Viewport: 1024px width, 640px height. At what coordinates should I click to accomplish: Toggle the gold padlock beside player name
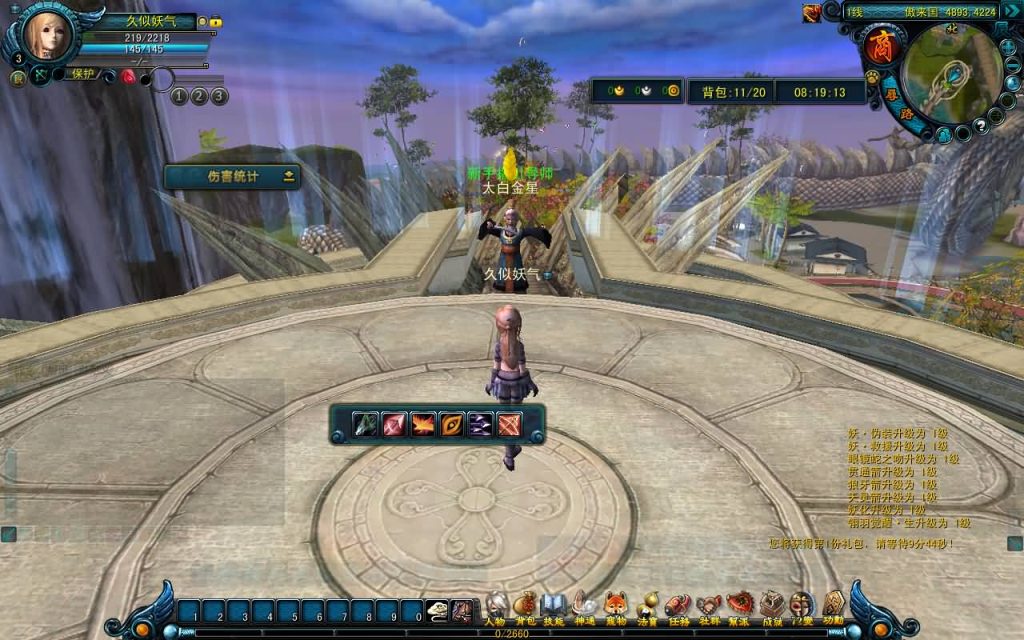click(x=216, y=22)
